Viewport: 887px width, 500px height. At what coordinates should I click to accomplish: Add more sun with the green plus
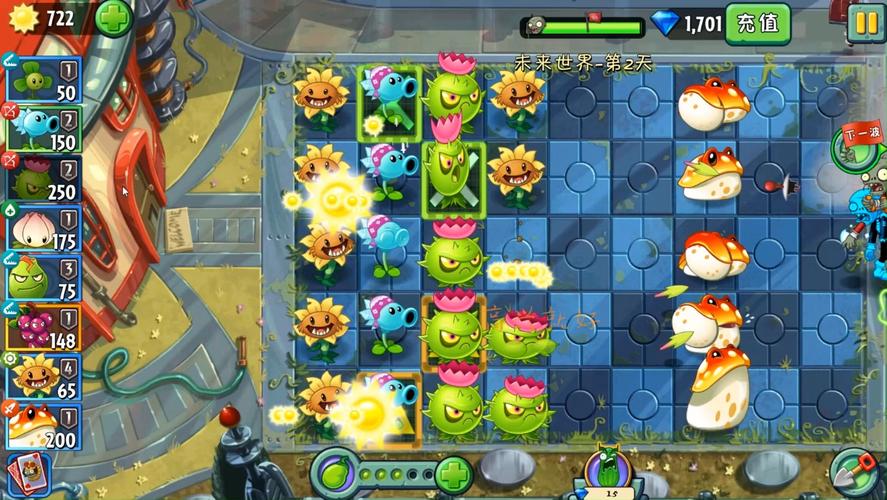113,19
